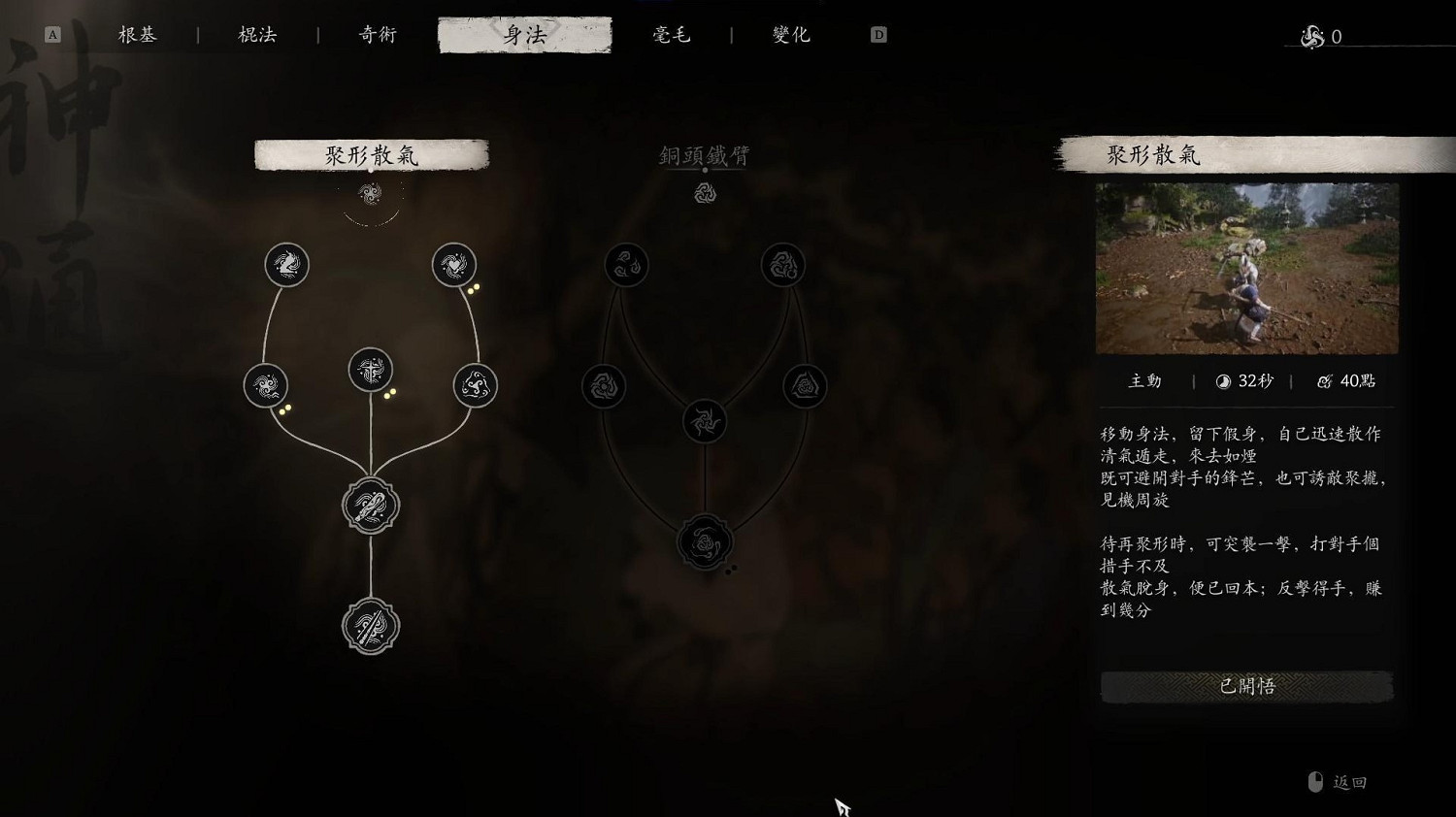This screenshot has height=817, width=1456.
Task: Click the skill preview thumbnail in the right panel
Action: [x=1246, y=269]
